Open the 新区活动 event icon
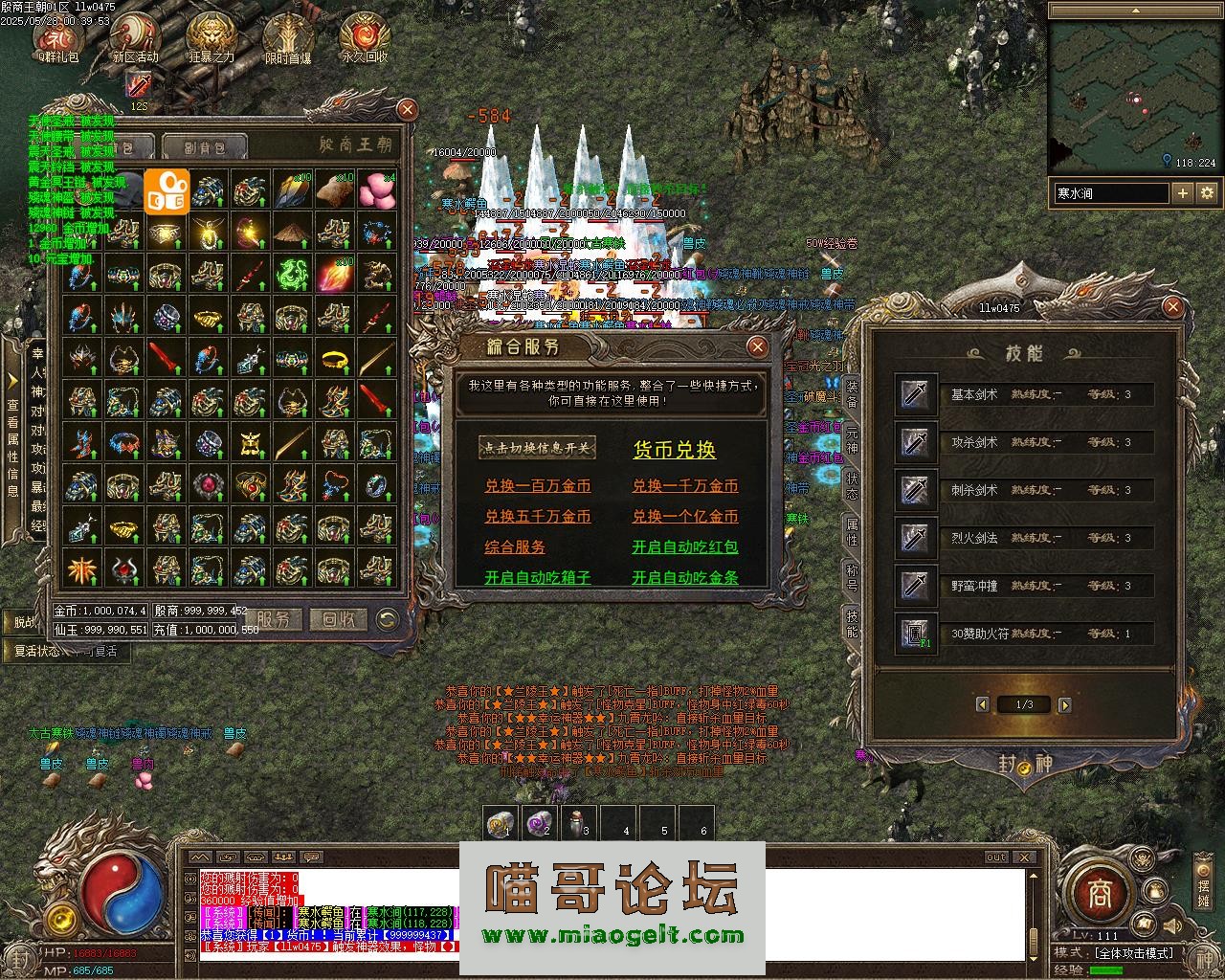This screenshot has width=1225, height=980. pos(134,40)
